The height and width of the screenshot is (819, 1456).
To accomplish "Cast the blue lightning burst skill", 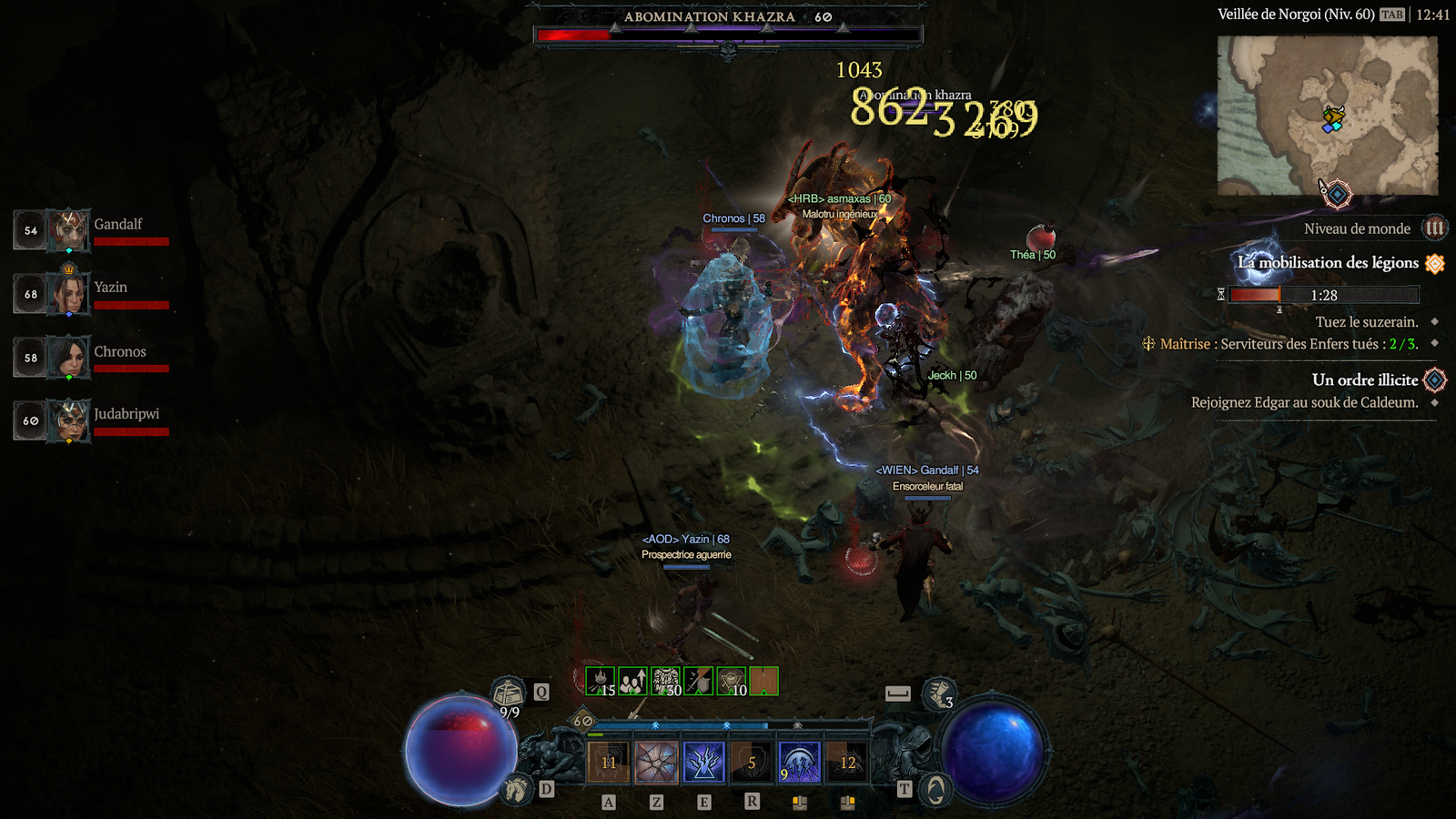I will pyautogui.click(x=703, y=763).
